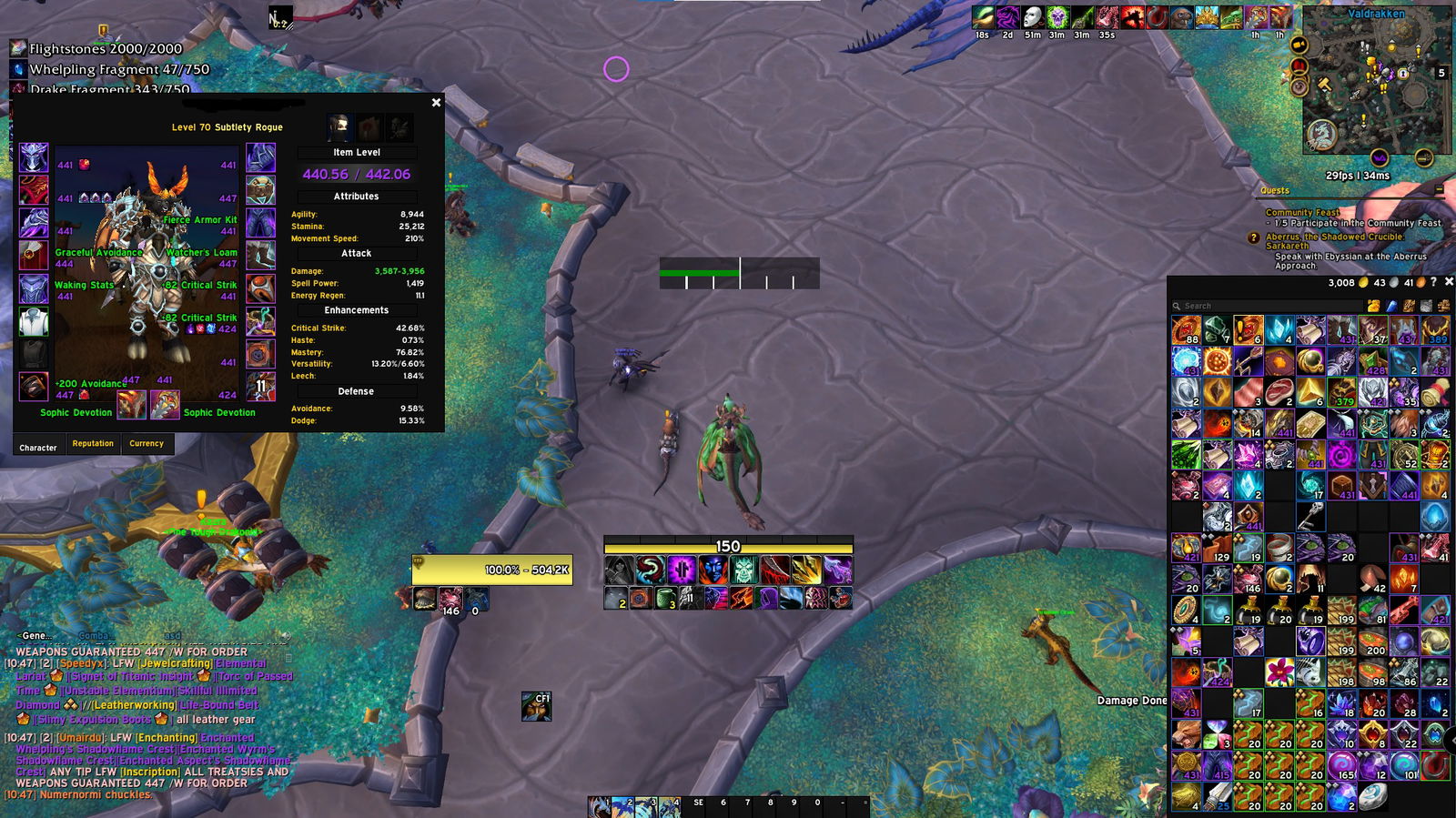1456x818 pixels.
Task: Select the helmet equipment slot
Action: pyautogui.click(x=34, y=157)
